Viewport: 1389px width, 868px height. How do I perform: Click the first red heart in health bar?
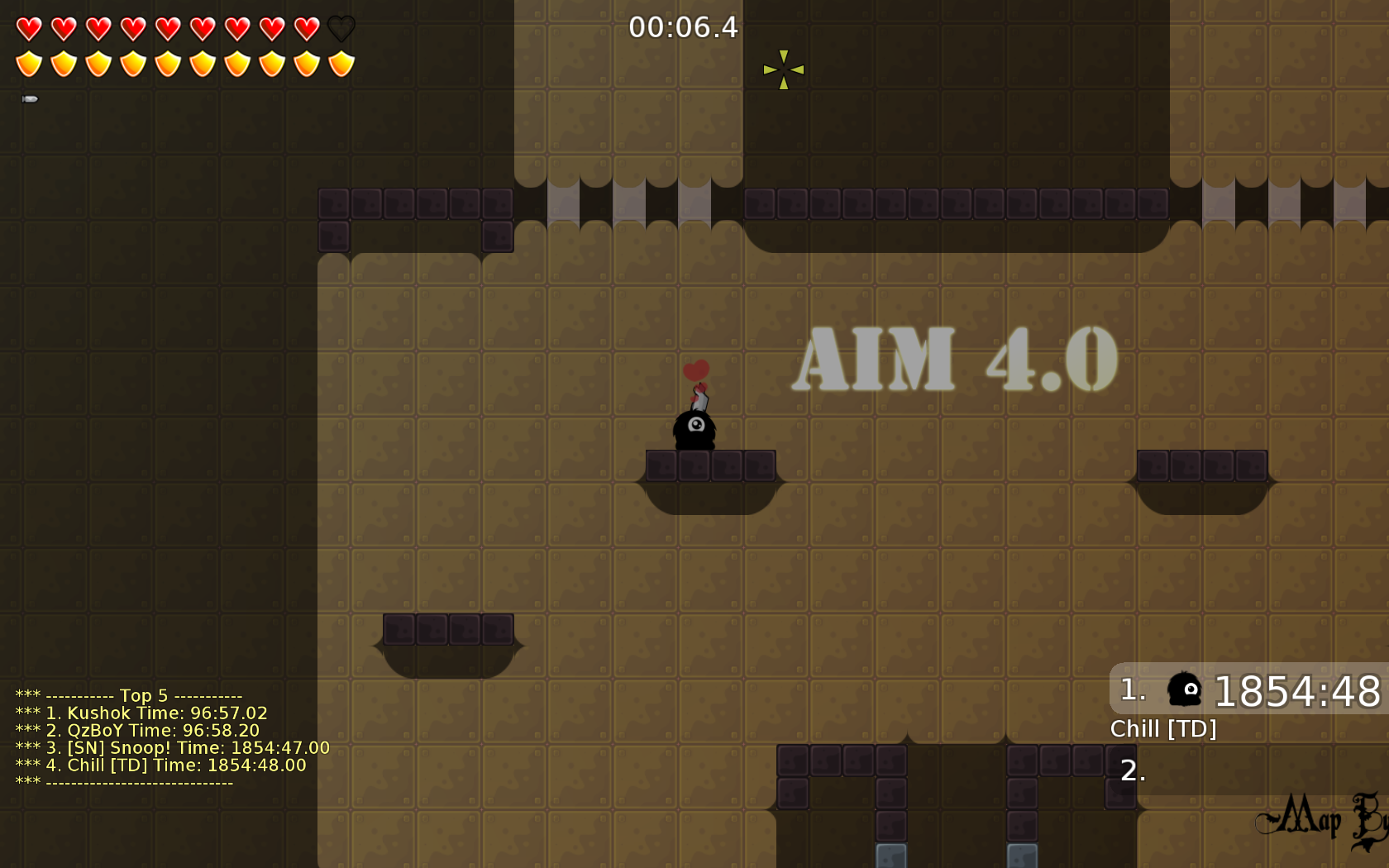30,27
